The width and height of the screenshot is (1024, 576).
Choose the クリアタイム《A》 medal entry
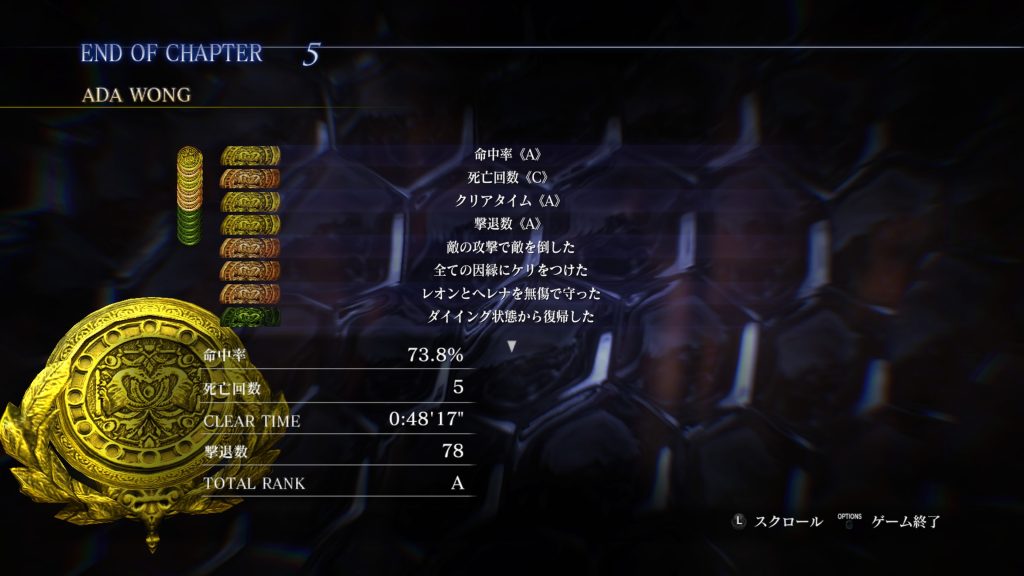click(510, 201)
